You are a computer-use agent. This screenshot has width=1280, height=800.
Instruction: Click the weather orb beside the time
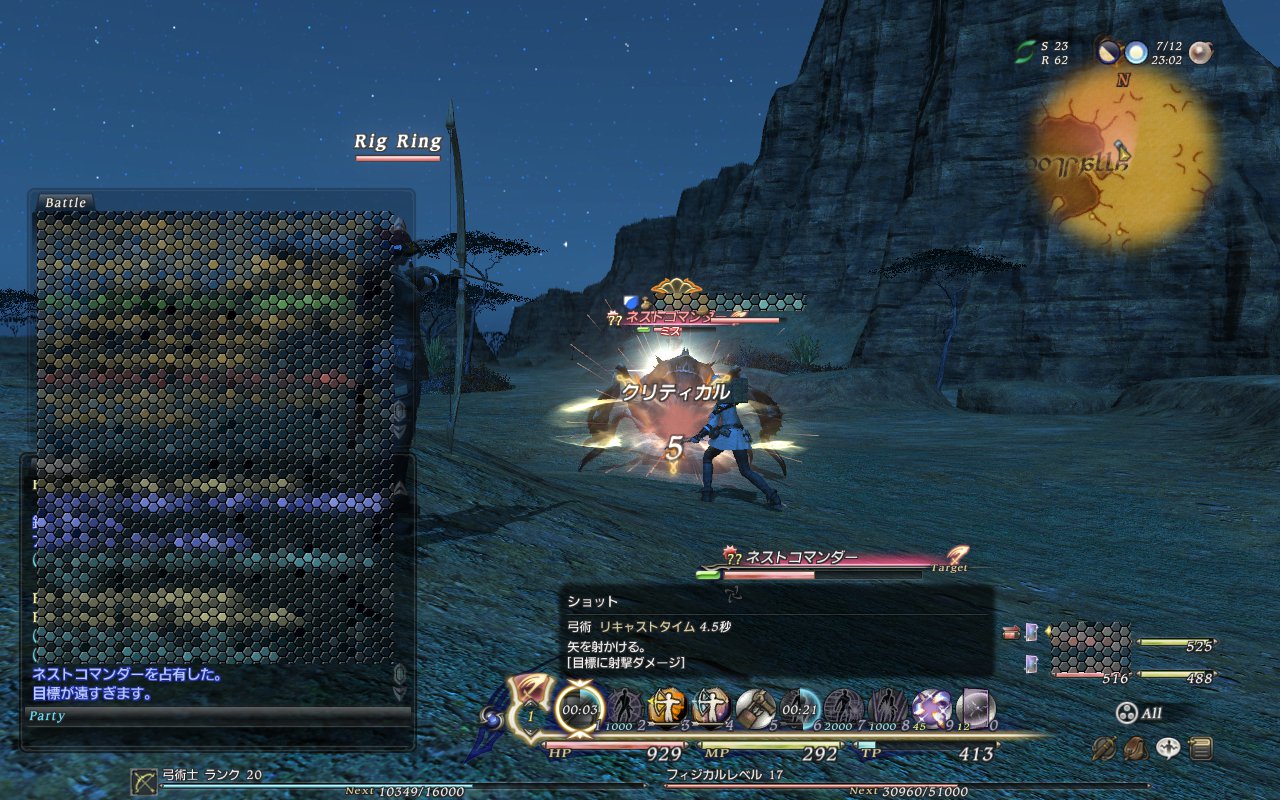point(1136,52)
